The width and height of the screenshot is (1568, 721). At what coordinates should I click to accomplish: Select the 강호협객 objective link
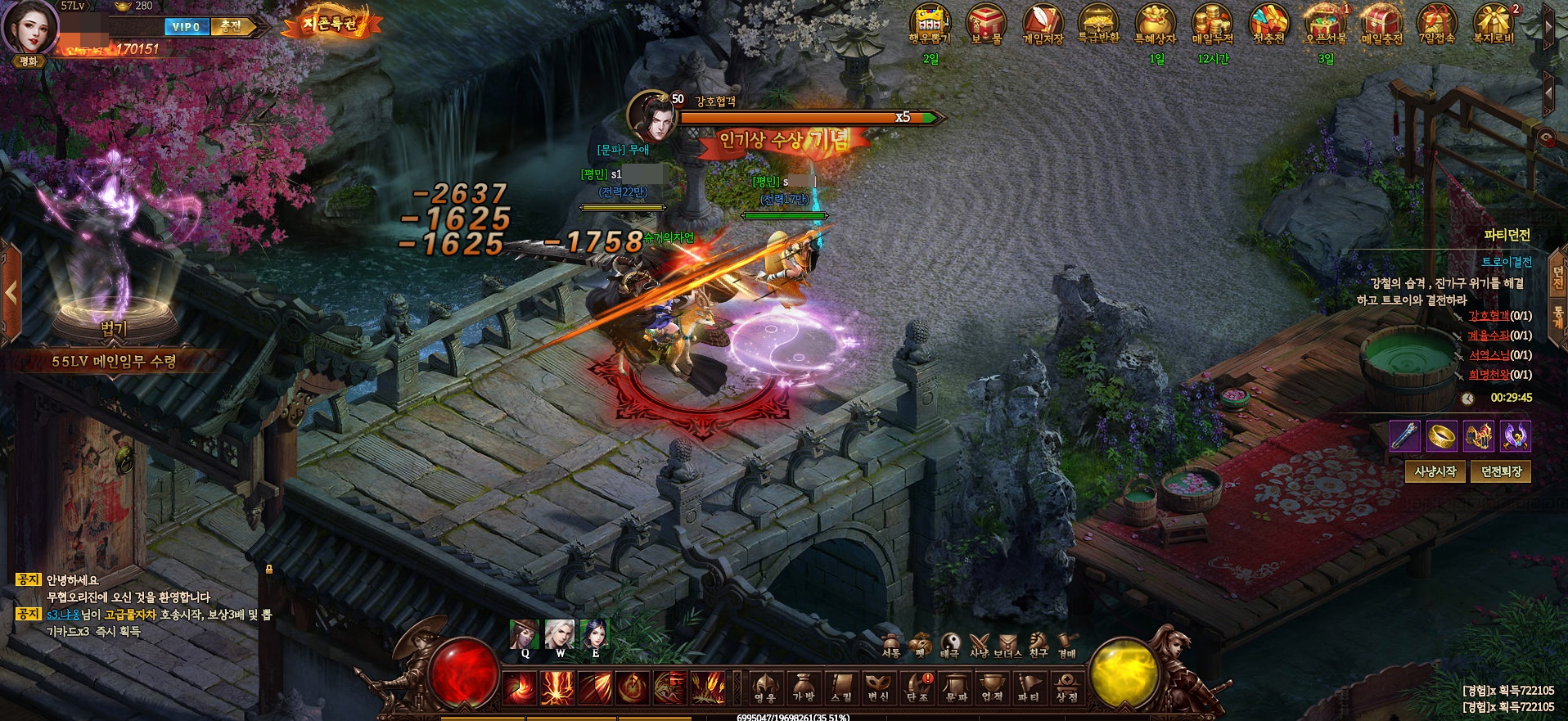1489,316
